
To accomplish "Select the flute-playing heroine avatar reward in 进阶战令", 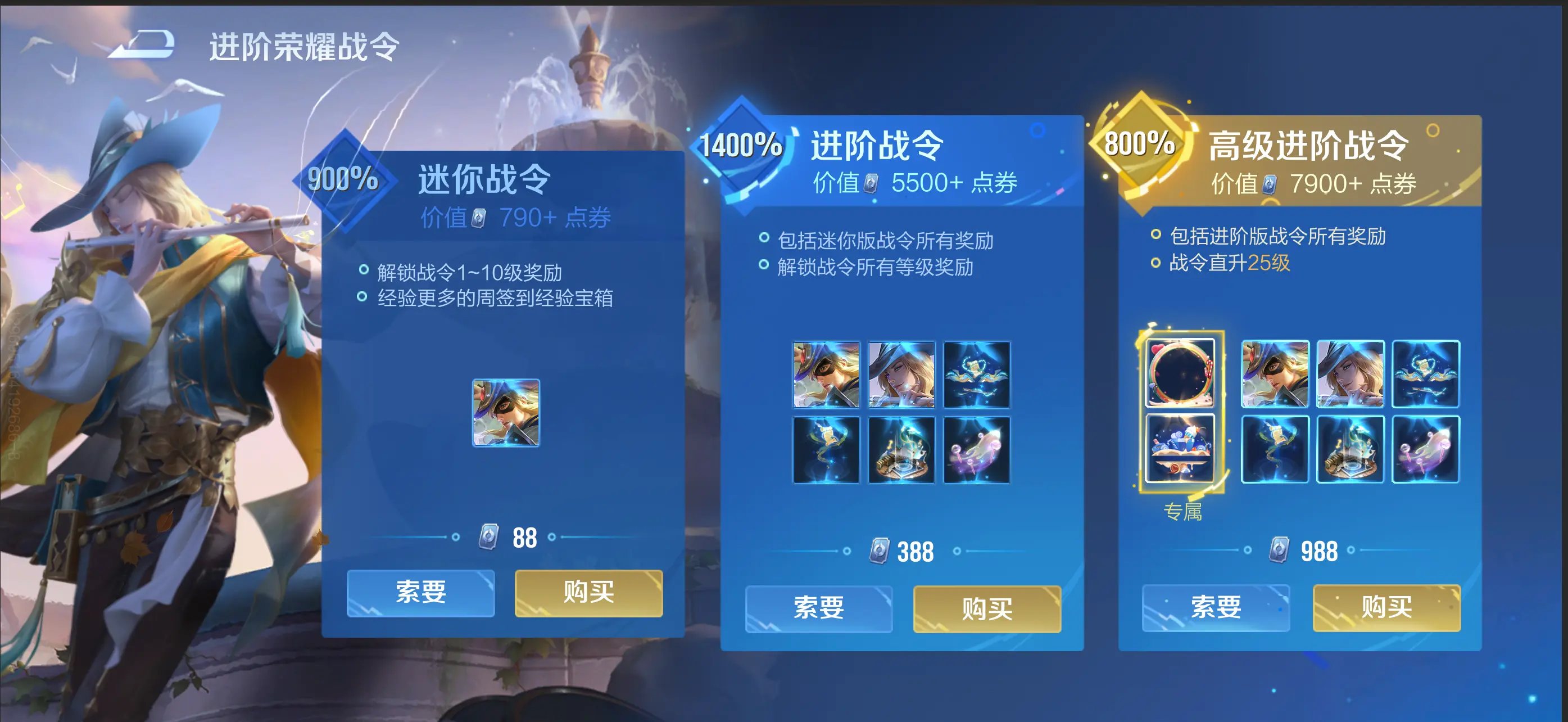I will tap(903, 374).
